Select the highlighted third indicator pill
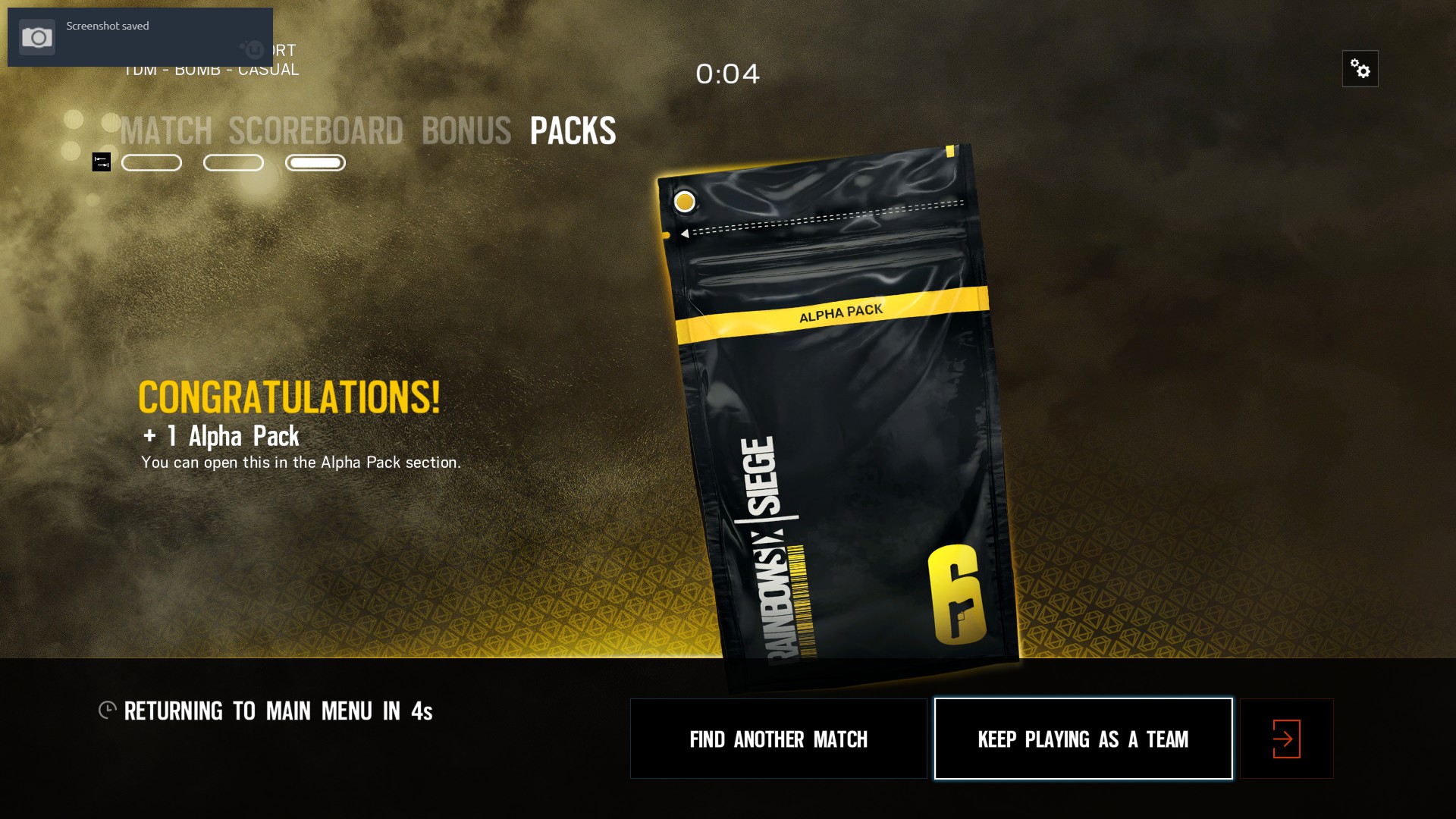Screen dimensions: 1456x819 (315, 162)
